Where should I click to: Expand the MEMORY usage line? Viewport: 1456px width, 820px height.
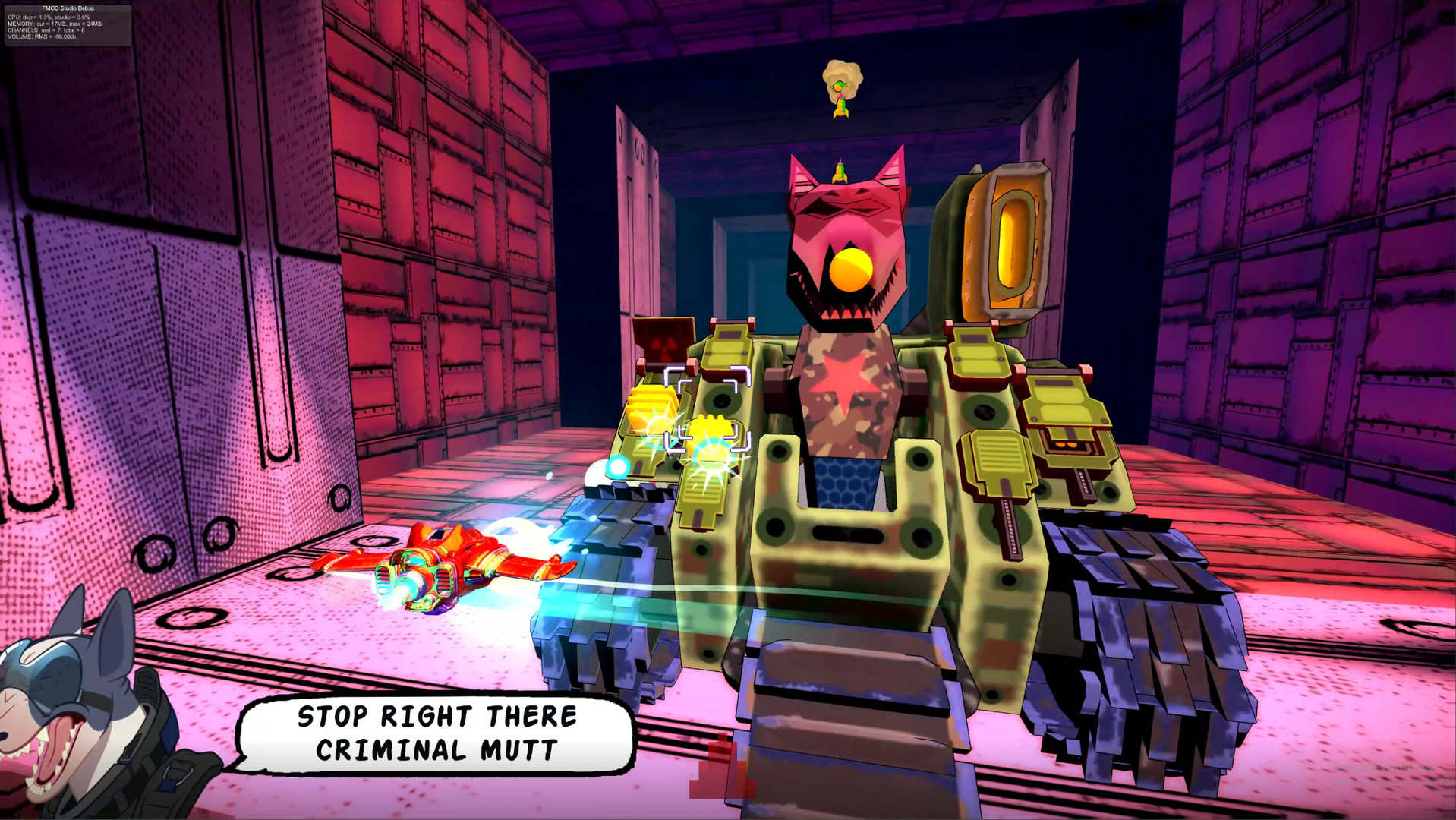pyautogui.click(x=55, y=24)
